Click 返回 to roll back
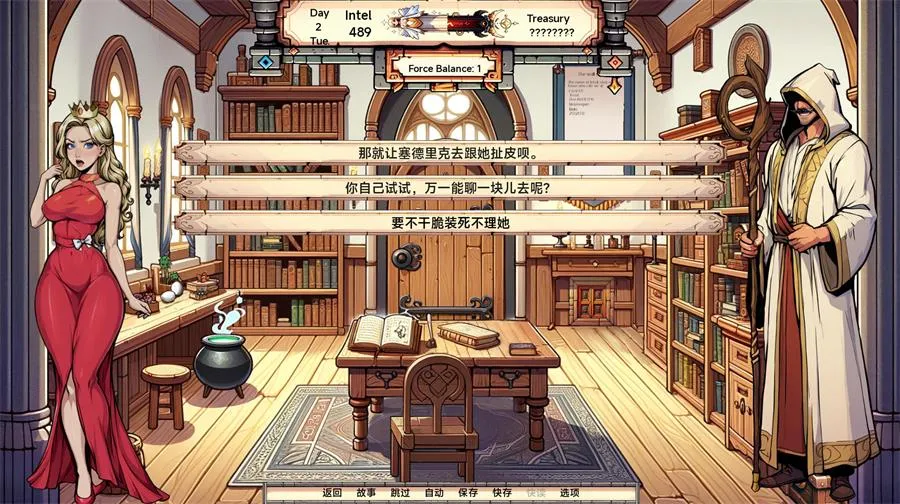The image size is (900, 504). [x=332, y=493]
